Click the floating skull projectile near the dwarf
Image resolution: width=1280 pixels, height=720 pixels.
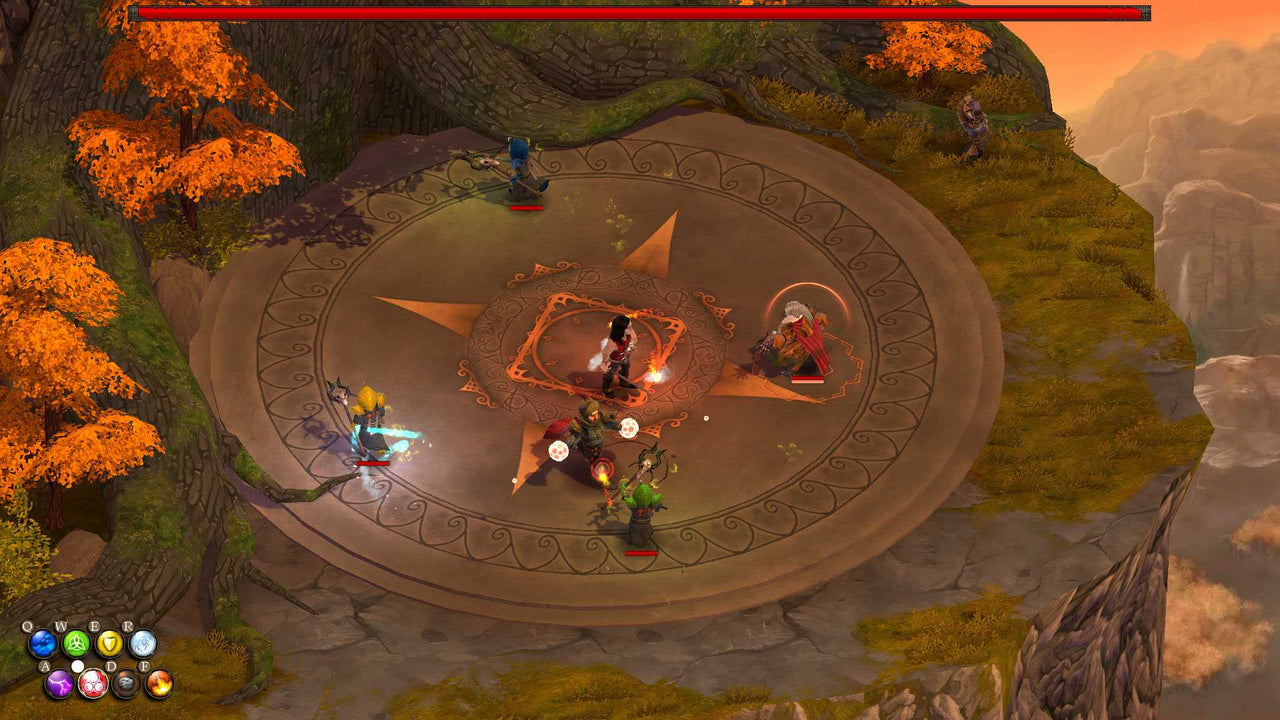pyautogui.click(x=629, y=429)
